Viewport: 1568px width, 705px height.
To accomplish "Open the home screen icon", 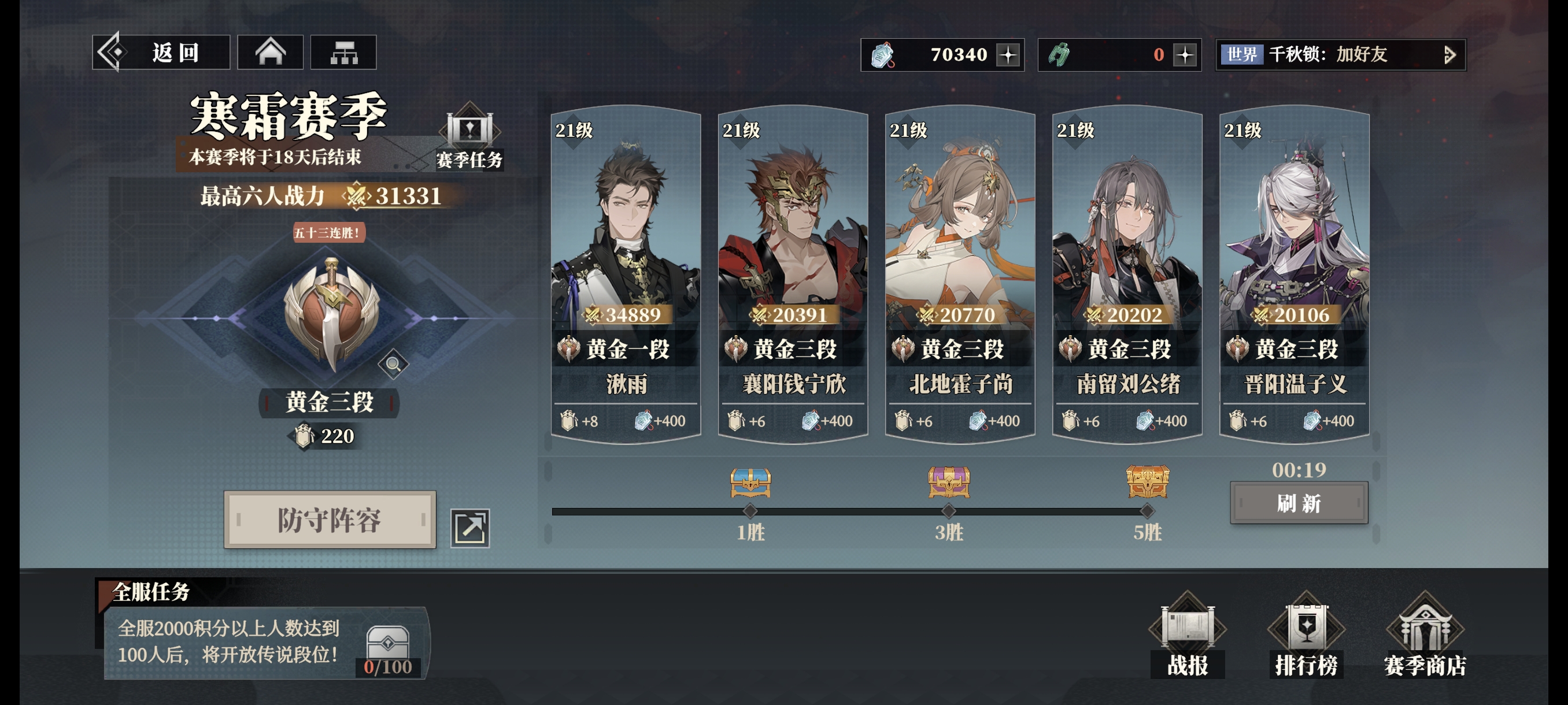I will [270, 53].
